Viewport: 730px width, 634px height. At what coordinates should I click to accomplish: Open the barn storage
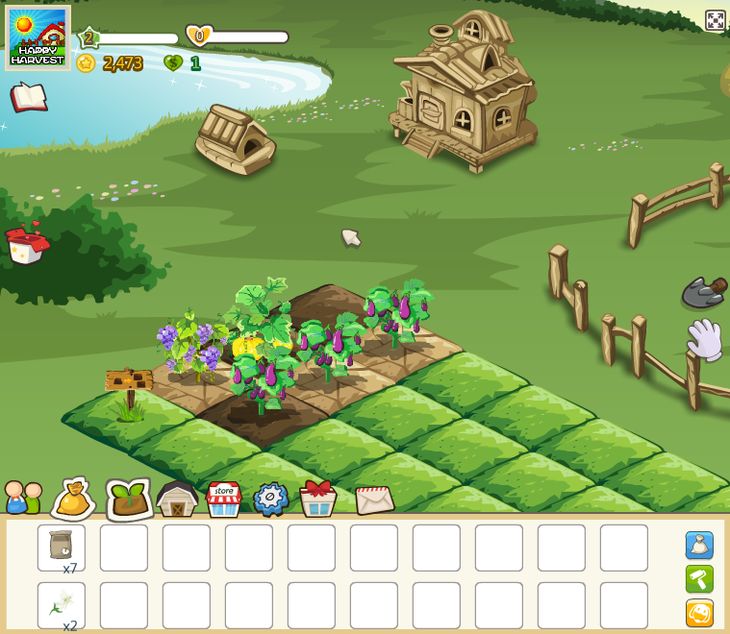(177, 498)
